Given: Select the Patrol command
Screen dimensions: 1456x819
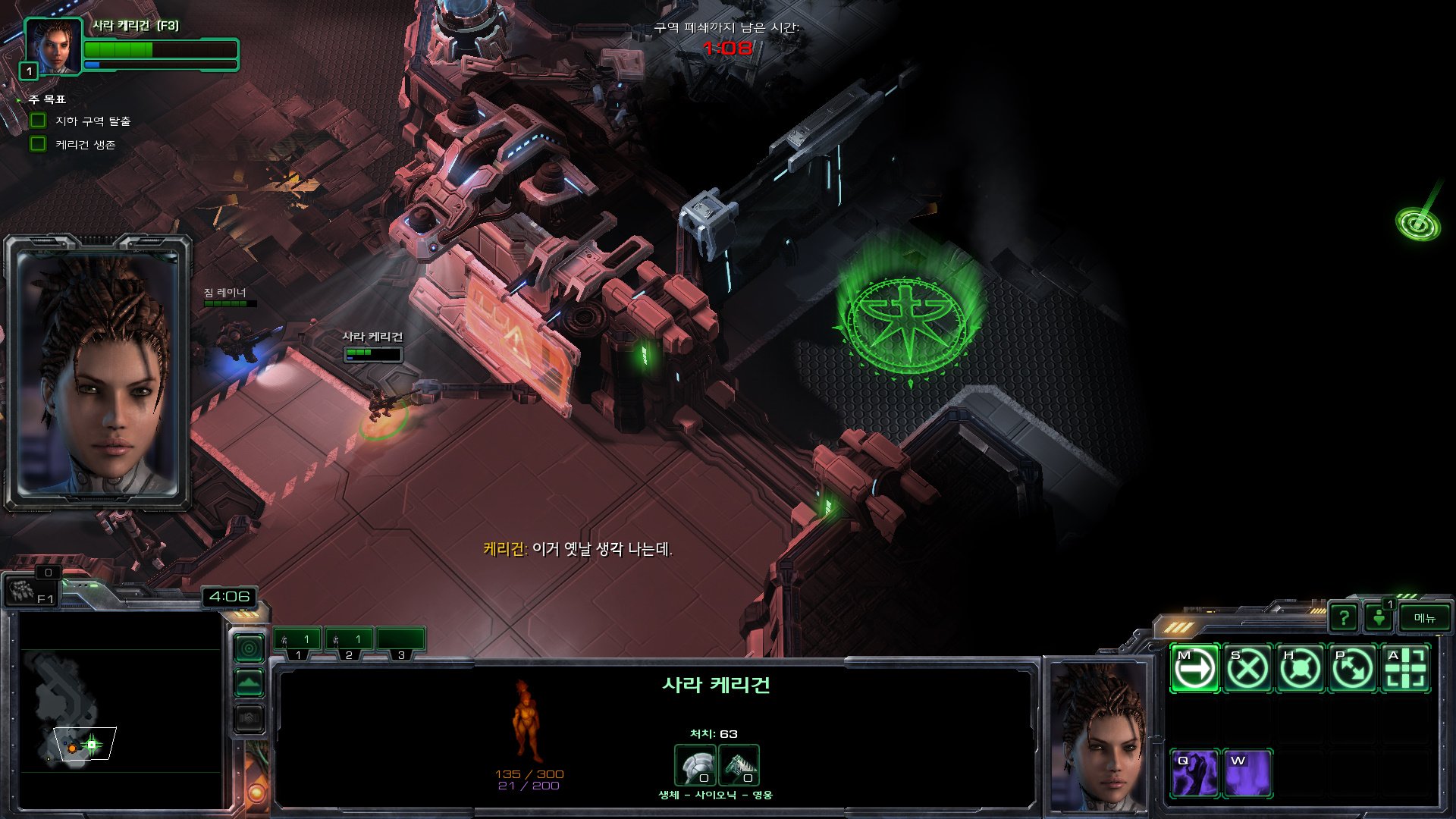Looking at the screenshot, I should (1353, 669).
